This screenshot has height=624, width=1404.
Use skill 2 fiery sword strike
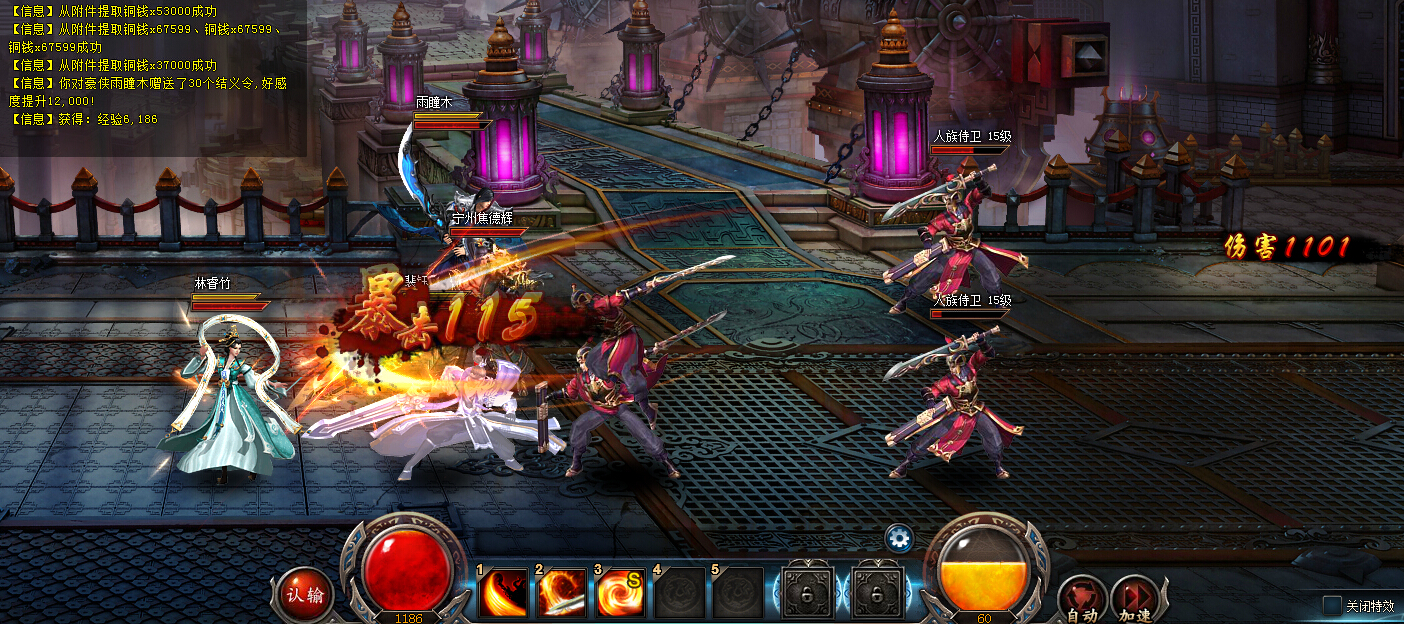(x=562, y=594)
